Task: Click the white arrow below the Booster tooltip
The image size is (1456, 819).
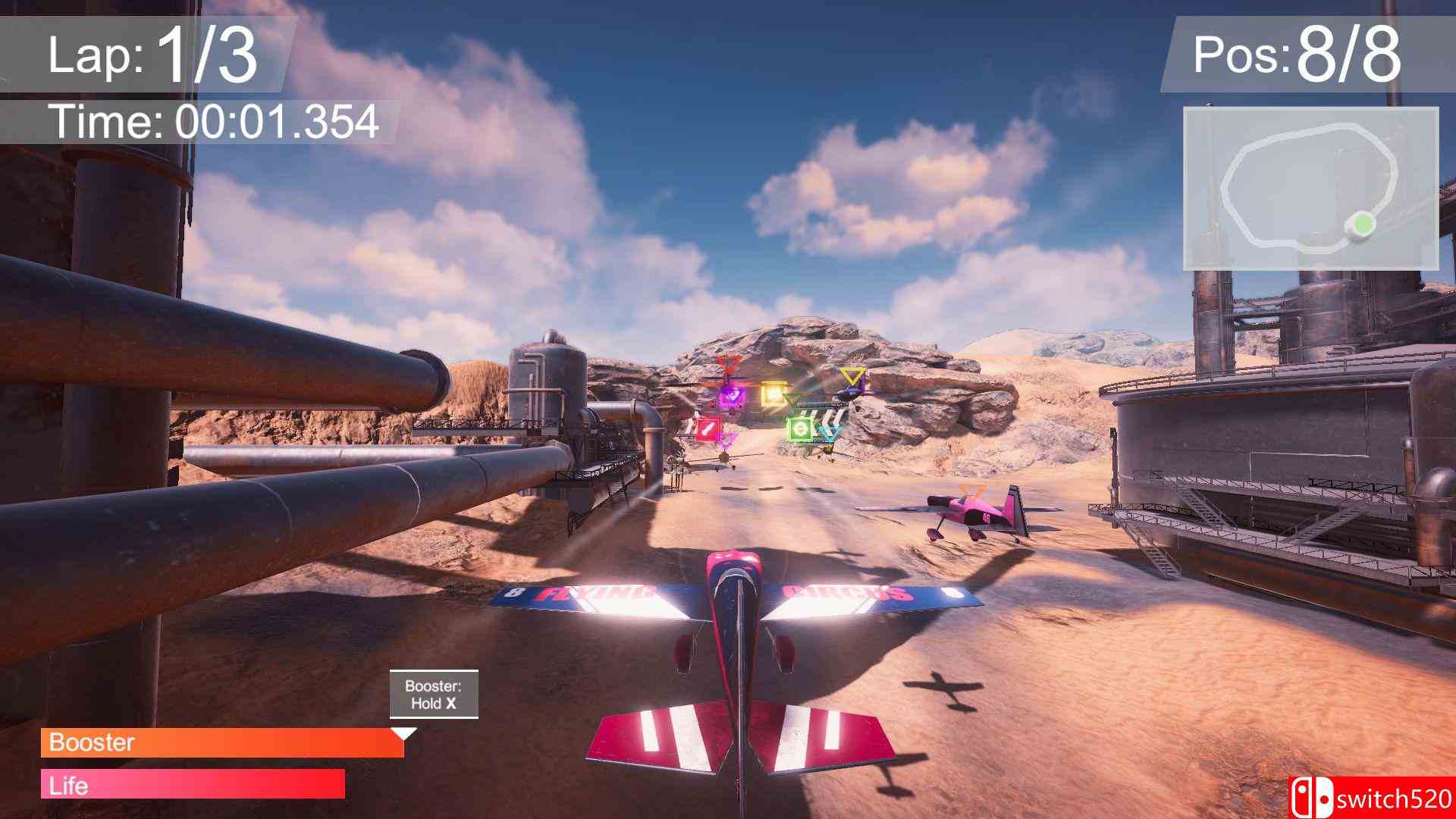Action: pos(405,733)
